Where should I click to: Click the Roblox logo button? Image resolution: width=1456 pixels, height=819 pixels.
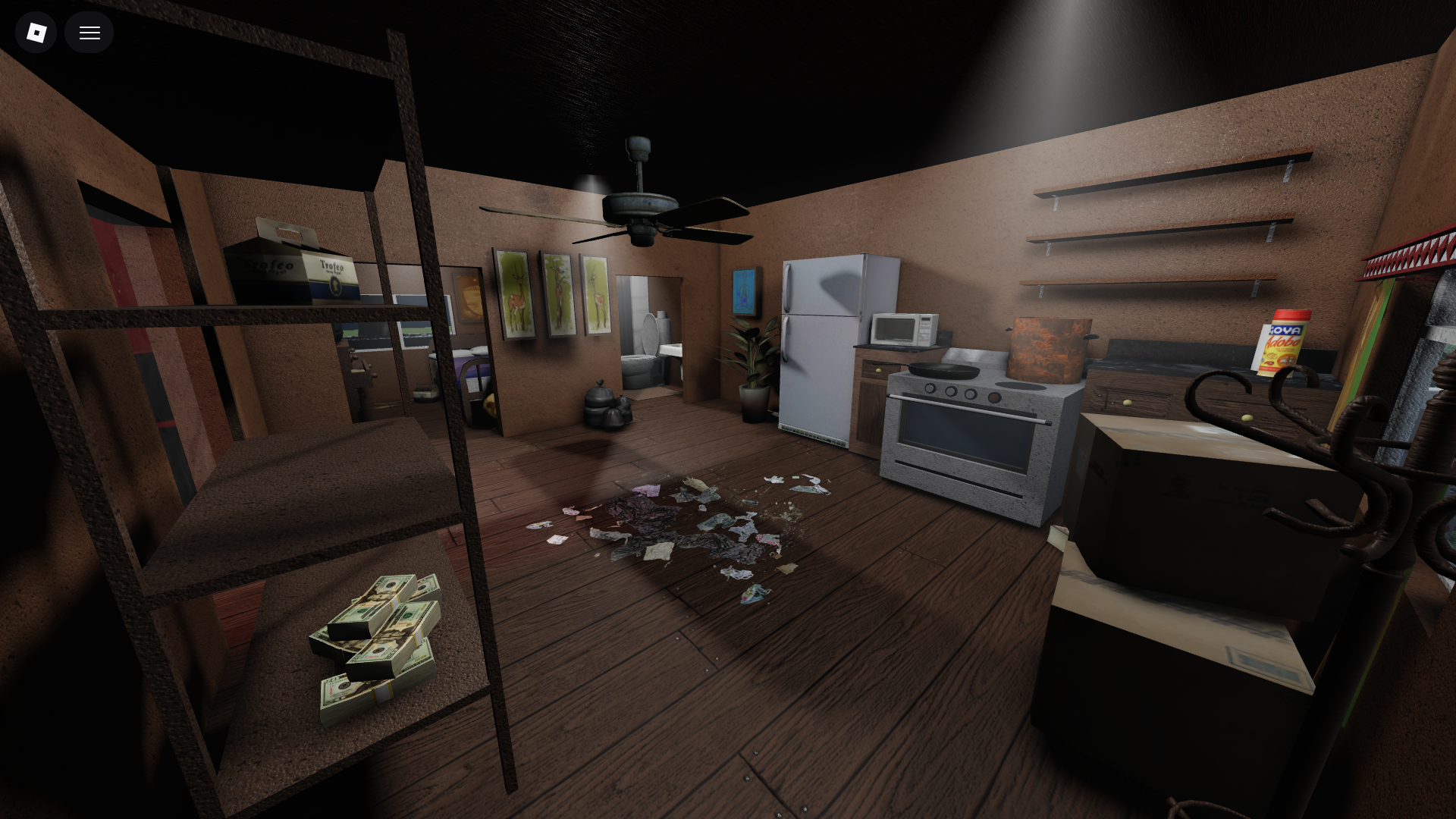[x=36, y=33]
